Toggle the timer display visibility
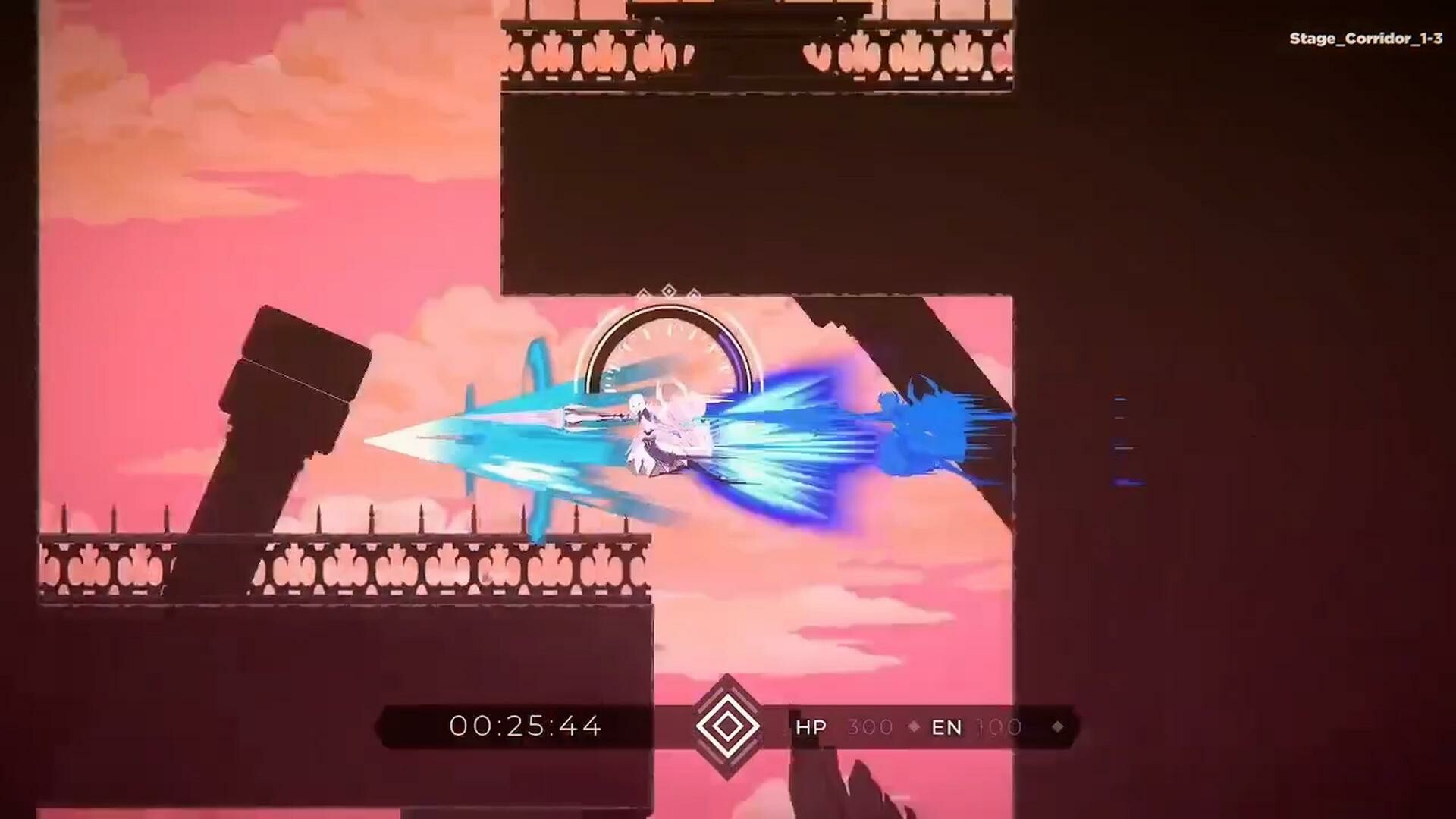This screenshot has height=819, width=1456. [x=523, y=726]
